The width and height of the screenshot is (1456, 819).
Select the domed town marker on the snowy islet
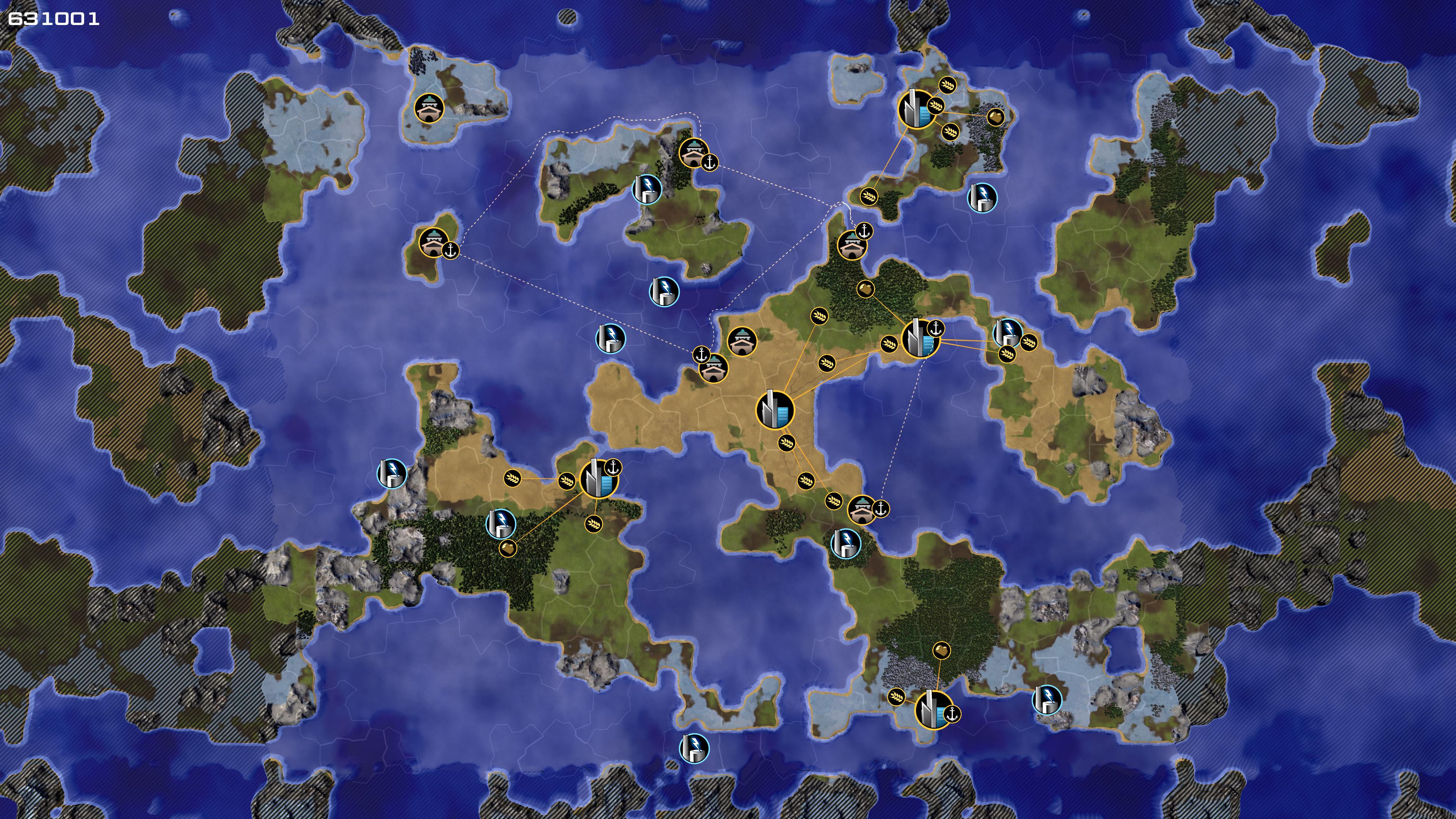tap(429, 108)
